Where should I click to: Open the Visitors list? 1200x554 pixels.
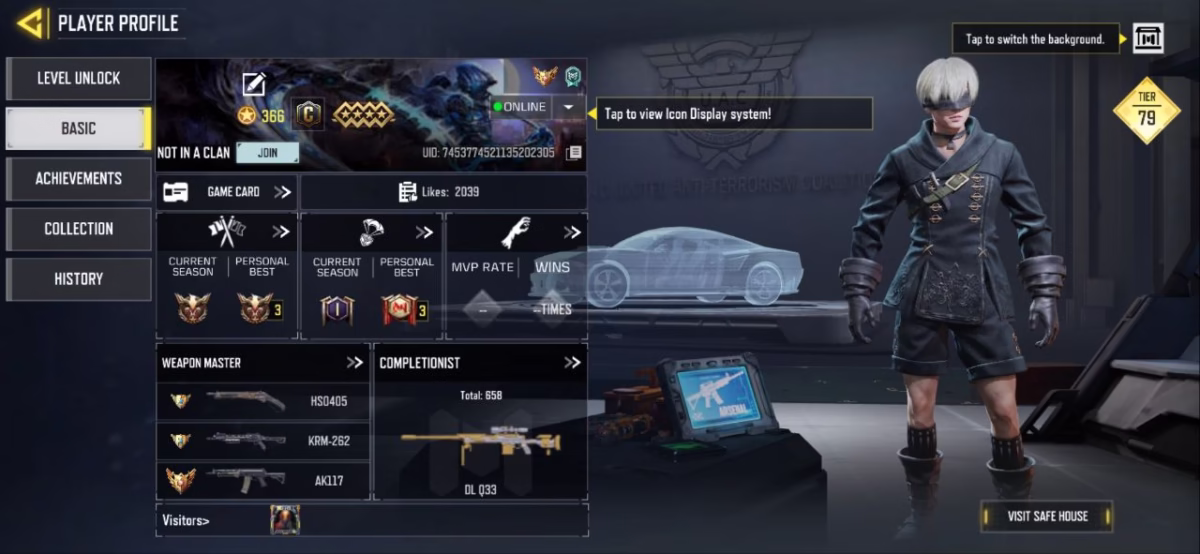[x=187, y=520]
